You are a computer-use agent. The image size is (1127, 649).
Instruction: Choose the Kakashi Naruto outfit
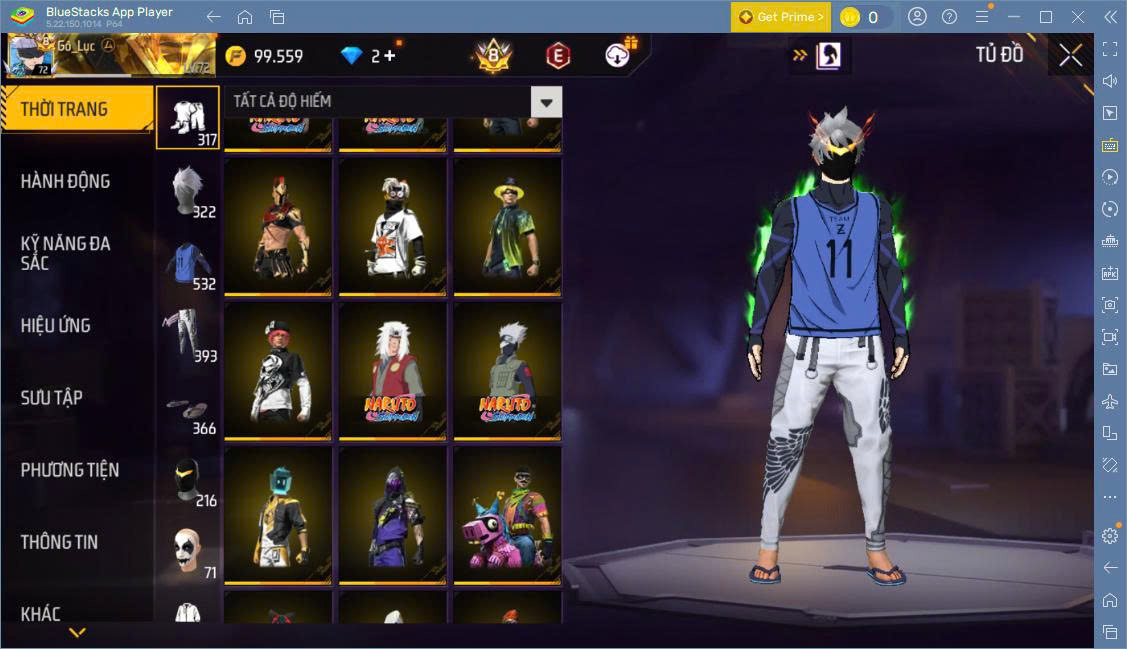pyautogui.click(x=507, y=371)
